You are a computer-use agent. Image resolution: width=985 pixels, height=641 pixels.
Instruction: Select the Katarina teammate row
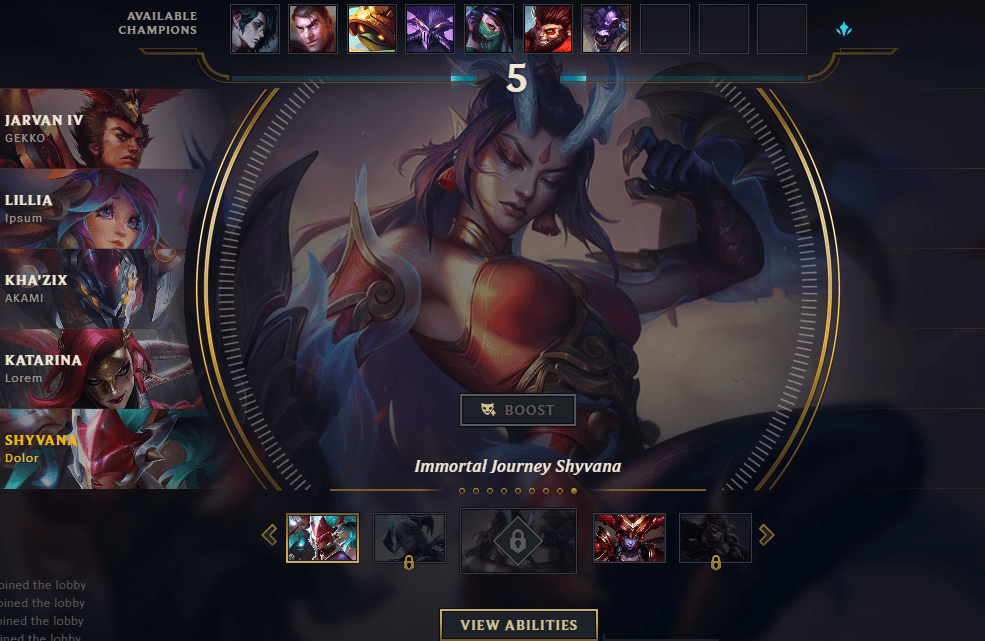pyautogui.click(x=100, y=369)
